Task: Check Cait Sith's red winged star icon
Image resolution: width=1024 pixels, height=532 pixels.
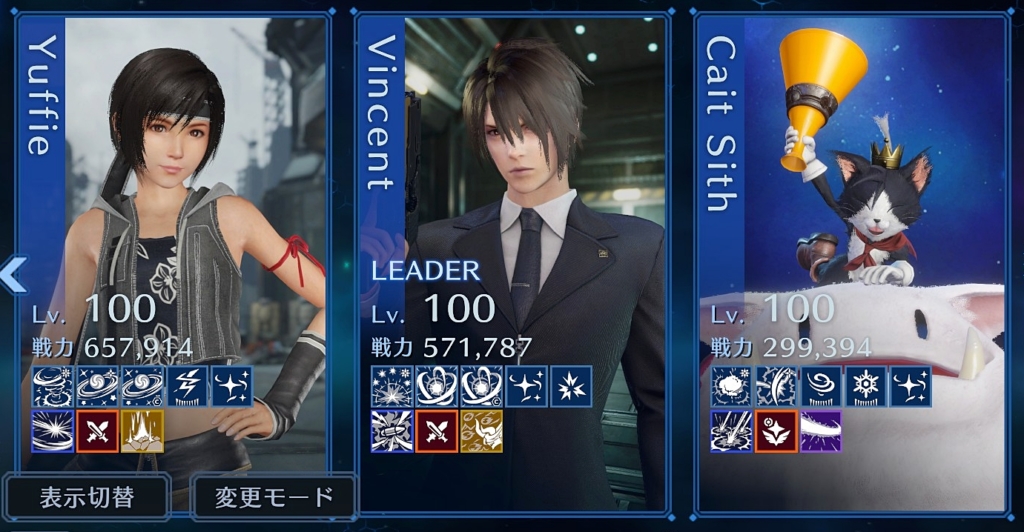Action: tap(775, 431)
